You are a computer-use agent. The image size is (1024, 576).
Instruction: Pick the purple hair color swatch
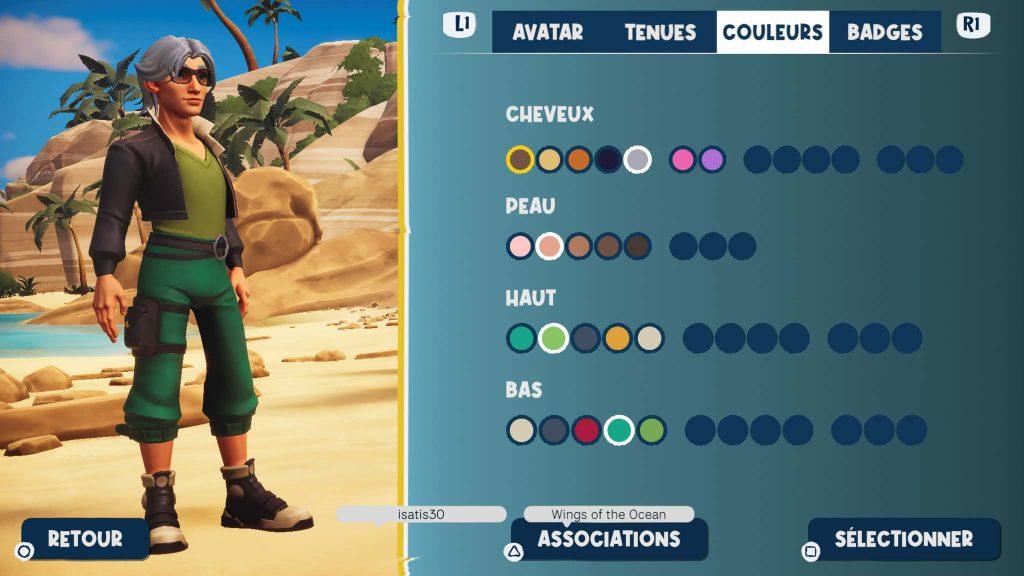coord(712,159)
